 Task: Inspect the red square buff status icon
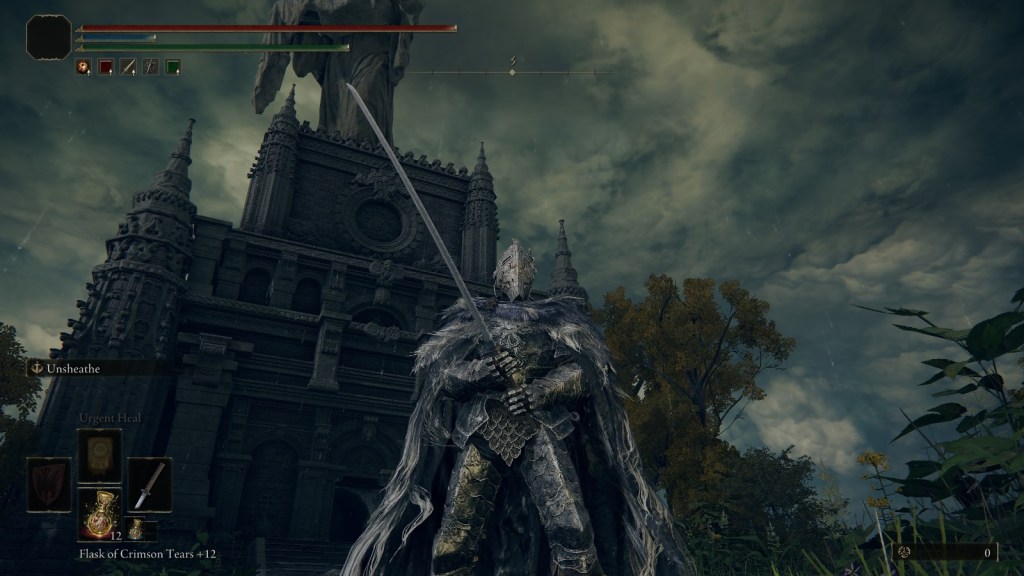pyautogui.click(x=105, y=67)
